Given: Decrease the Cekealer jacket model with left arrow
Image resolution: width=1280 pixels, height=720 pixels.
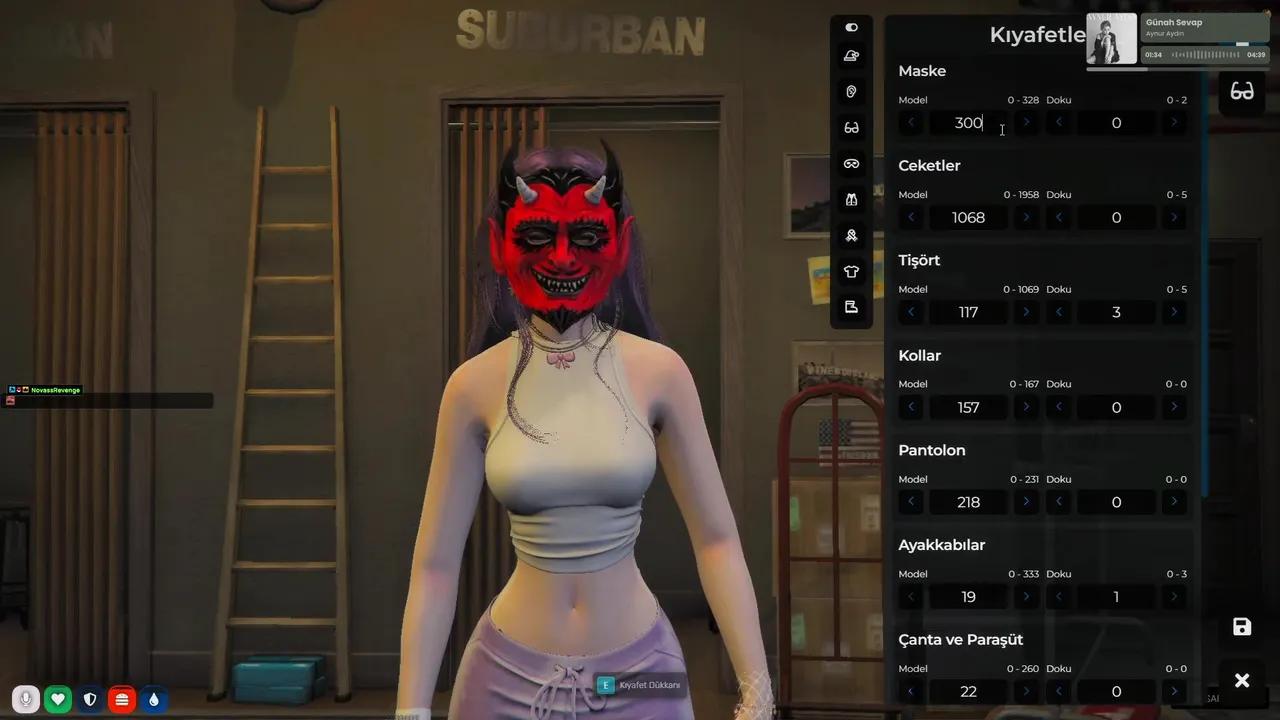Looking at the screenshot, I should coord(911,217).
